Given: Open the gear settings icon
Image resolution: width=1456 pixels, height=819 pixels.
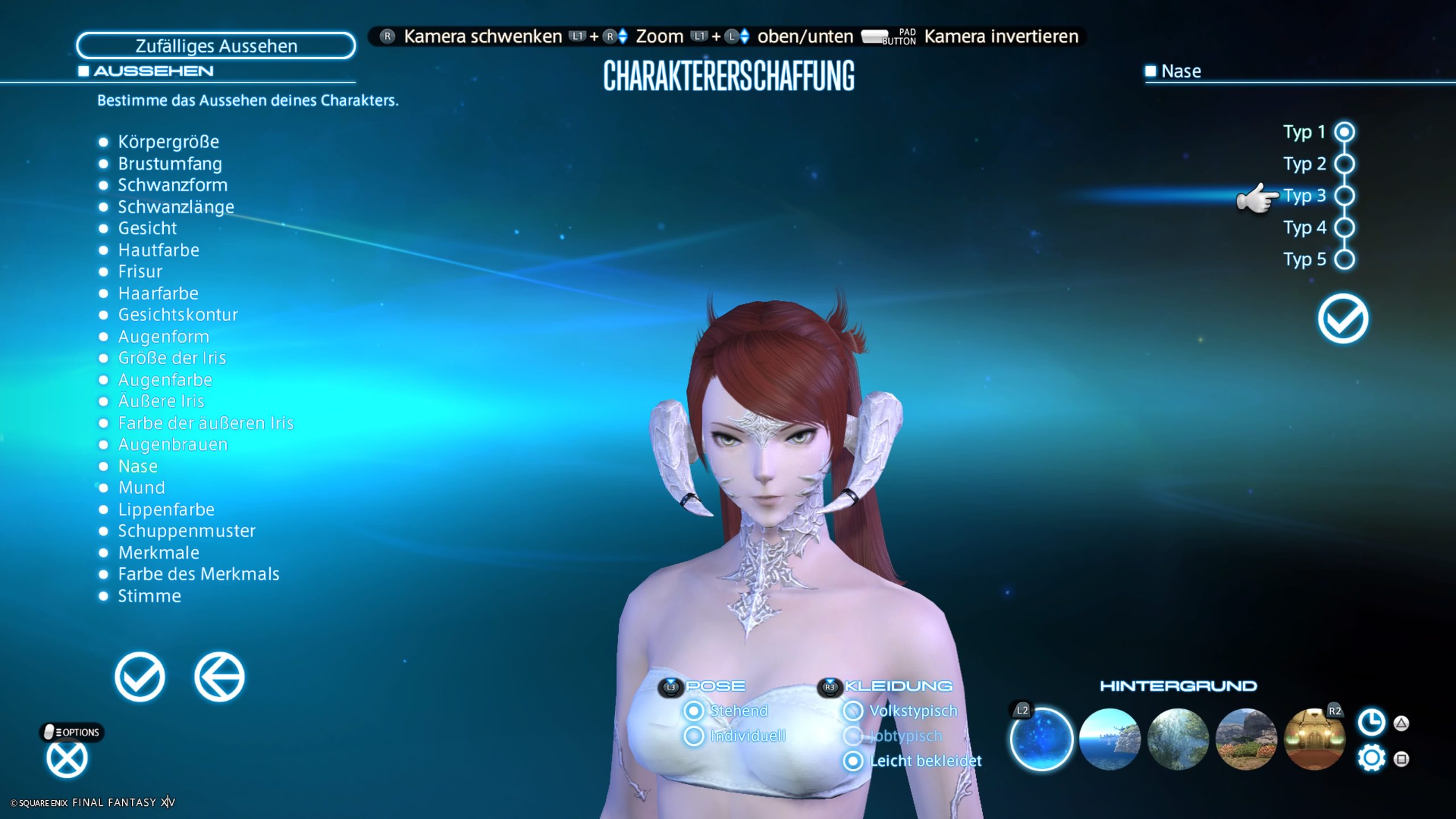Looking at the screenshot, I should 1371,759.
